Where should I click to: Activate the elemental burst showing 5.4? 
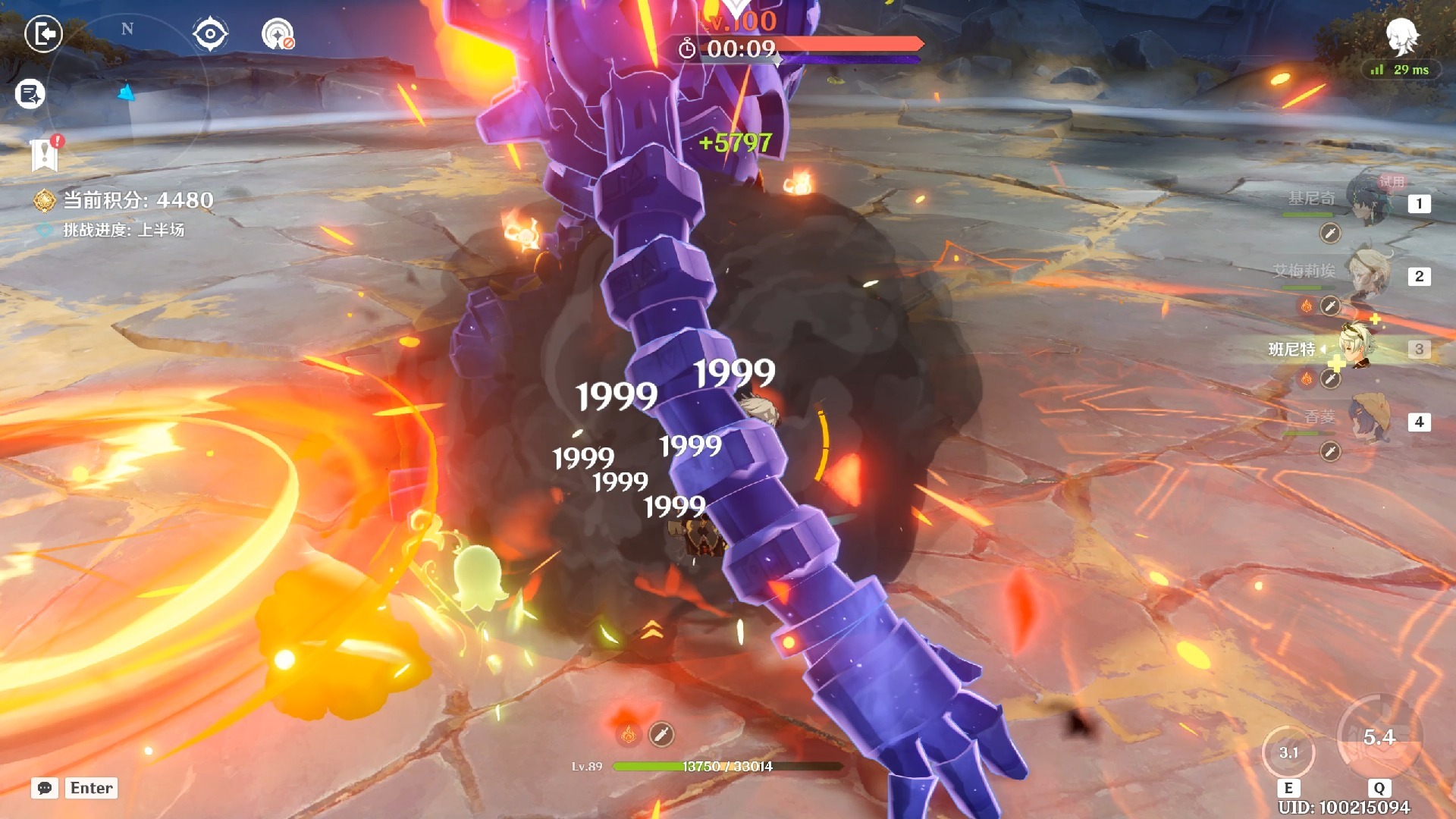coord(1379,737)
